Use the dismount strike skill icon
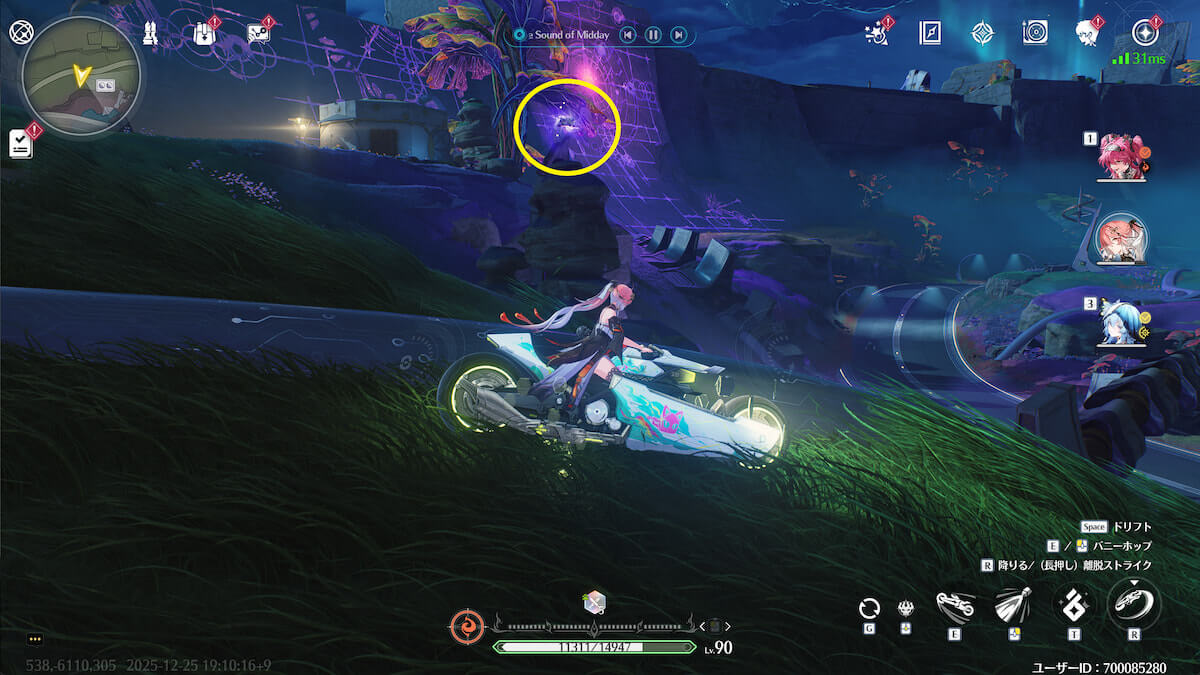 tap(1134, 604)
